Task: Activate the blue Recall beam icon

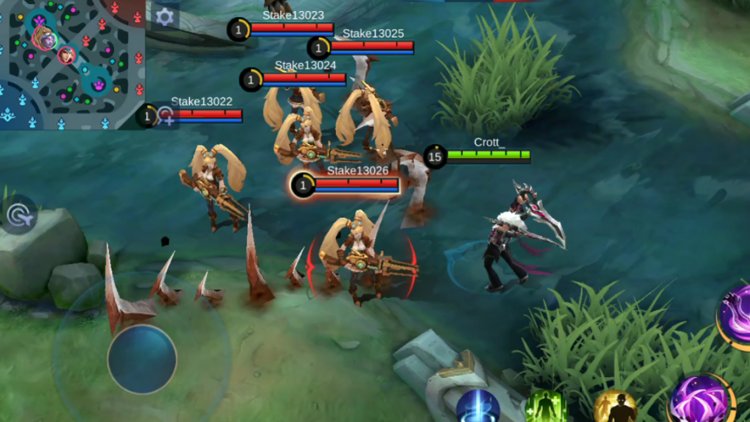Action: coord(478,407)
